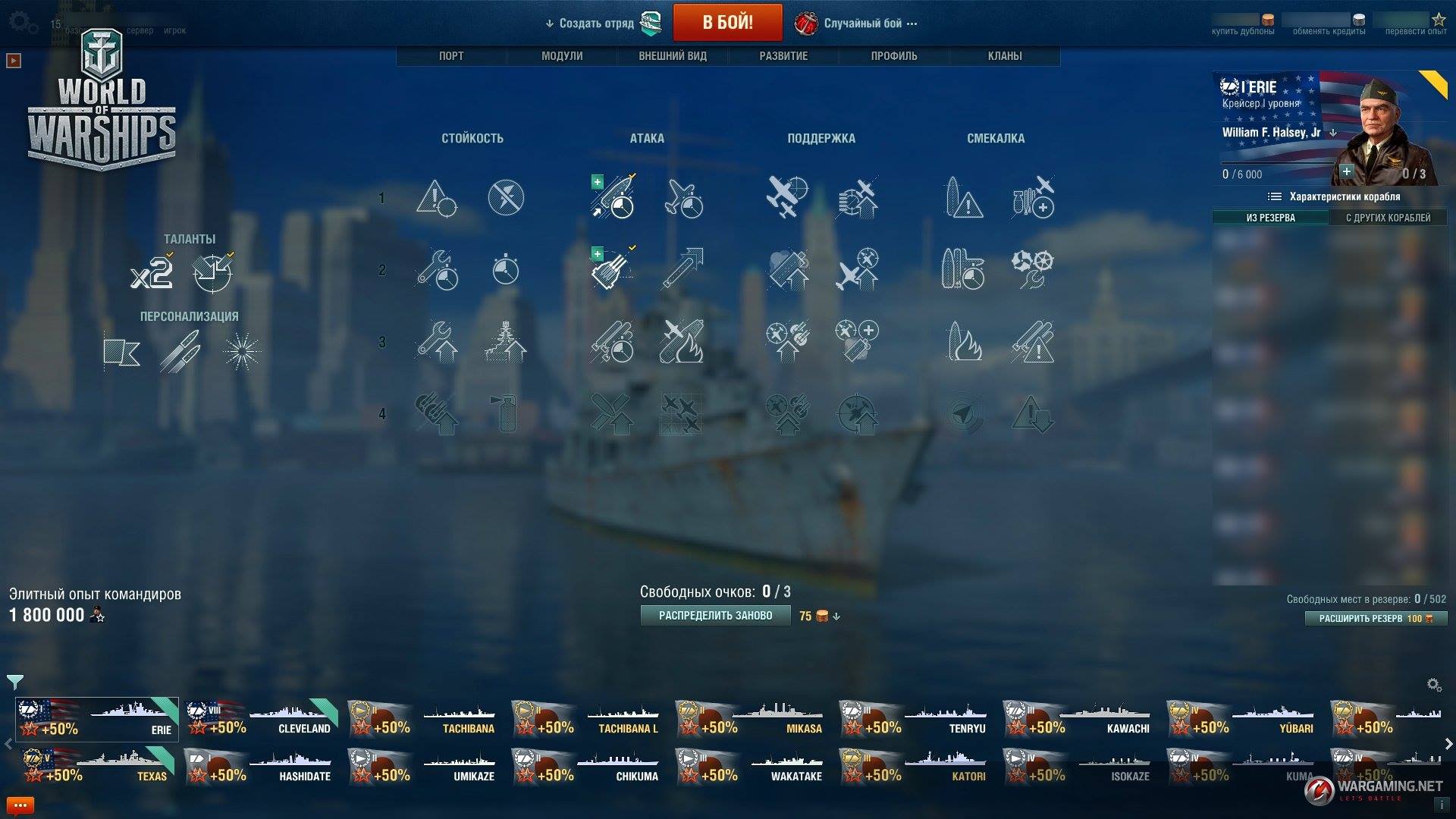The image size is (1456, 819).
Task: Select the С ДРУГИХ КОРАБЛЕЙ tab
Action: point(1388,218)
